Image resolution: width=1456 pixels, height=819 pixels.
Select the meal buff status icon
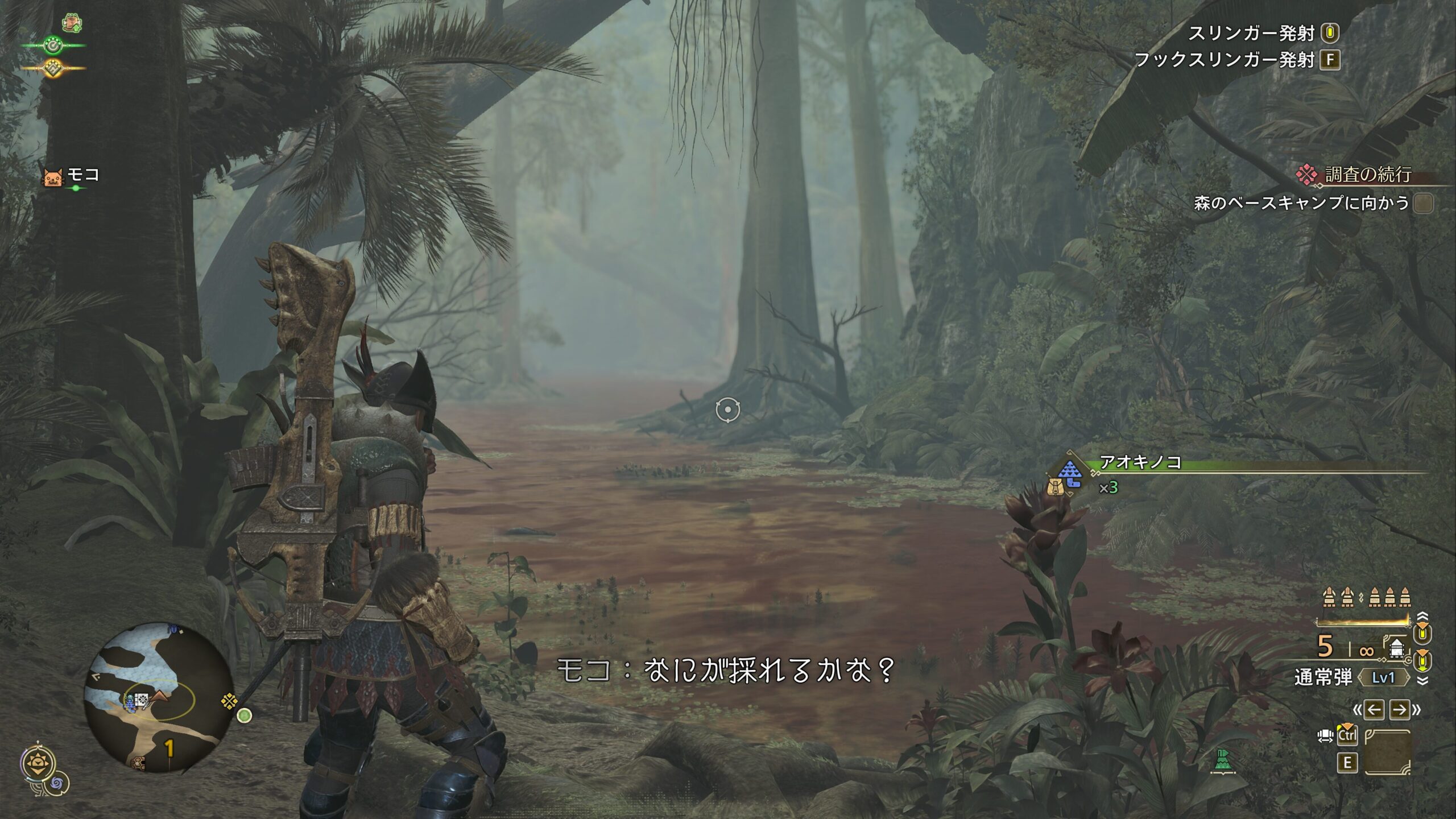[x=72, y=23]
